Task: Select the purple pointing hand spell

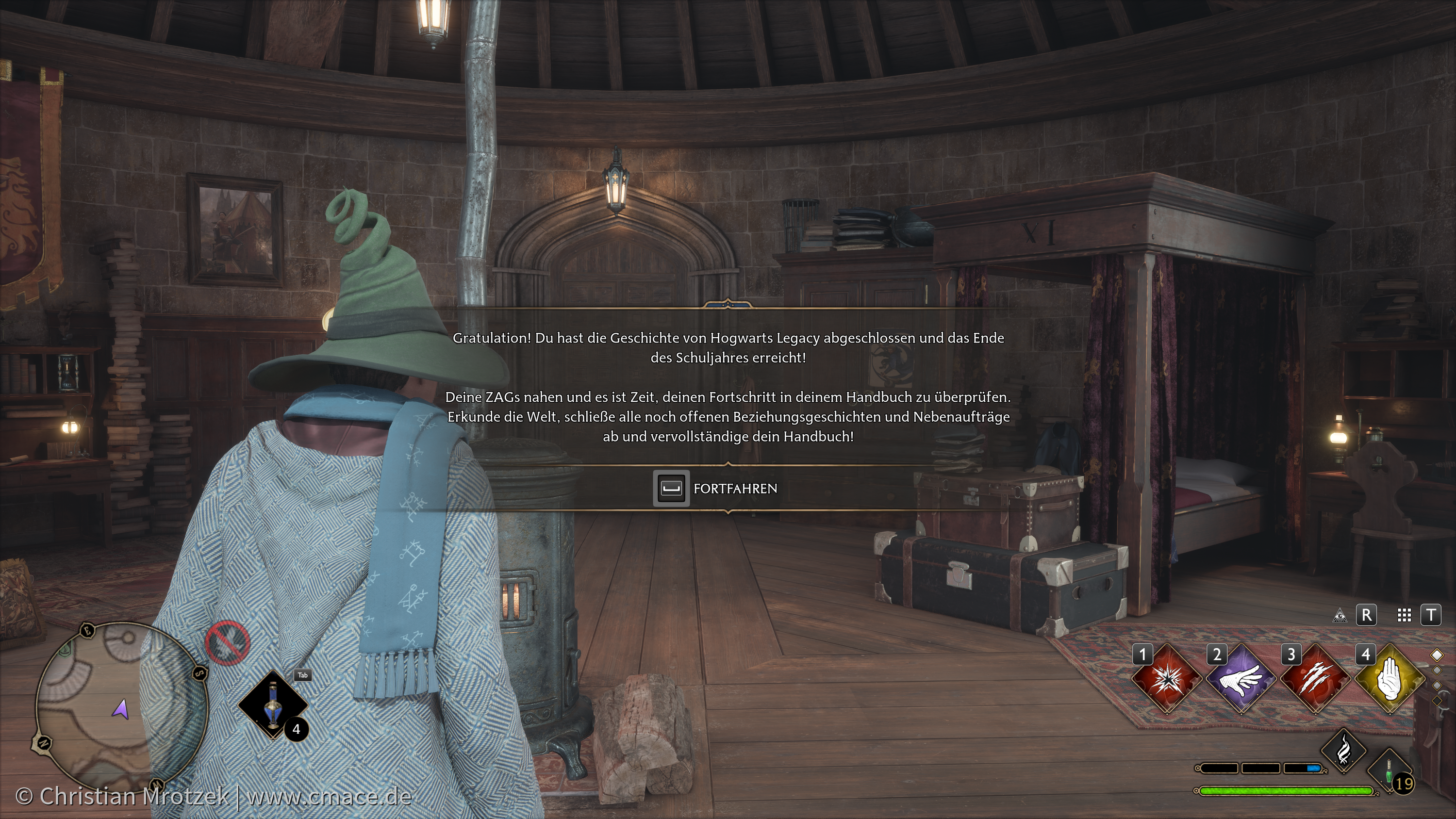Action: 1241,679
